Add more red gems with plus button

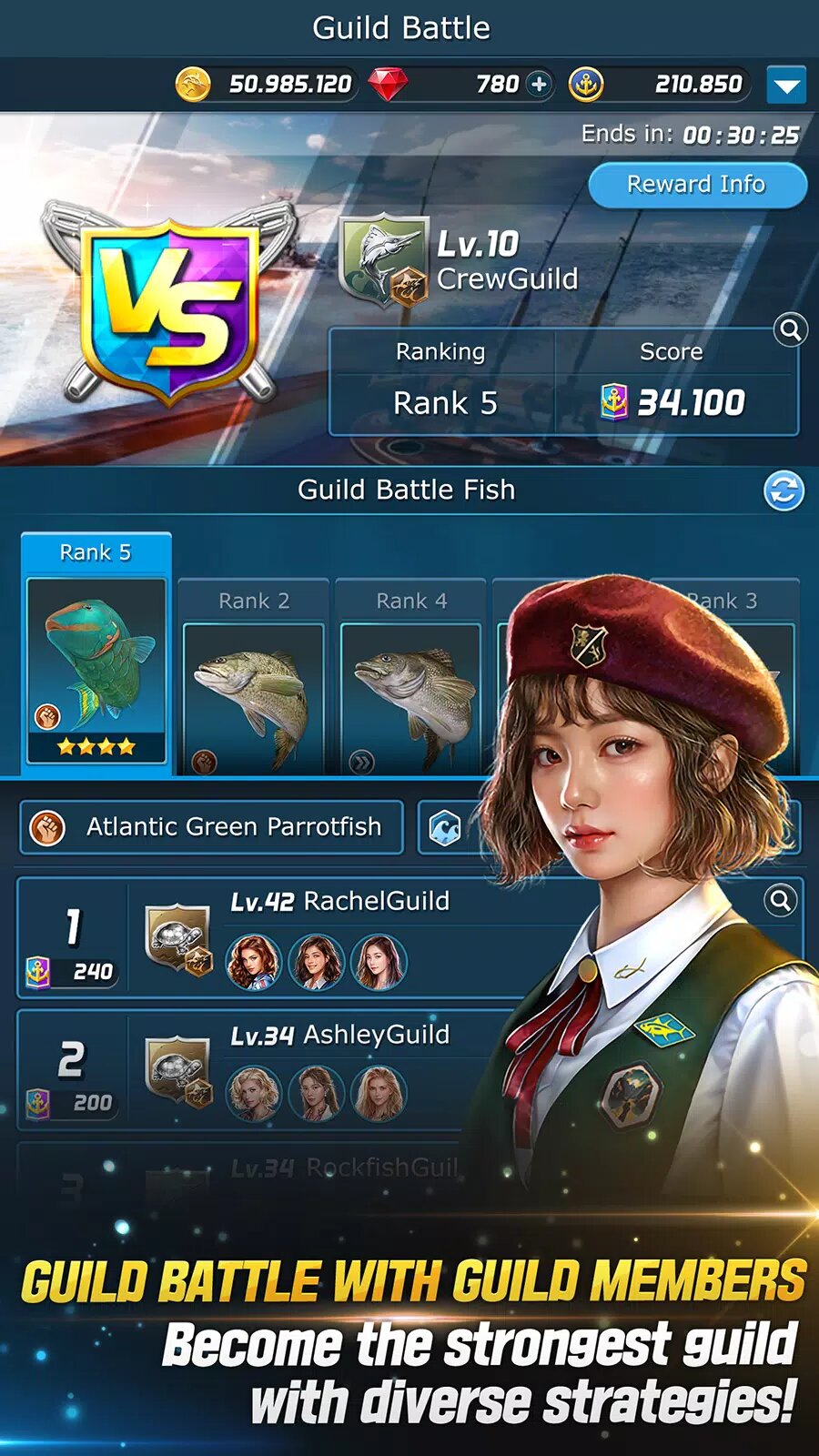click(540, 85)
